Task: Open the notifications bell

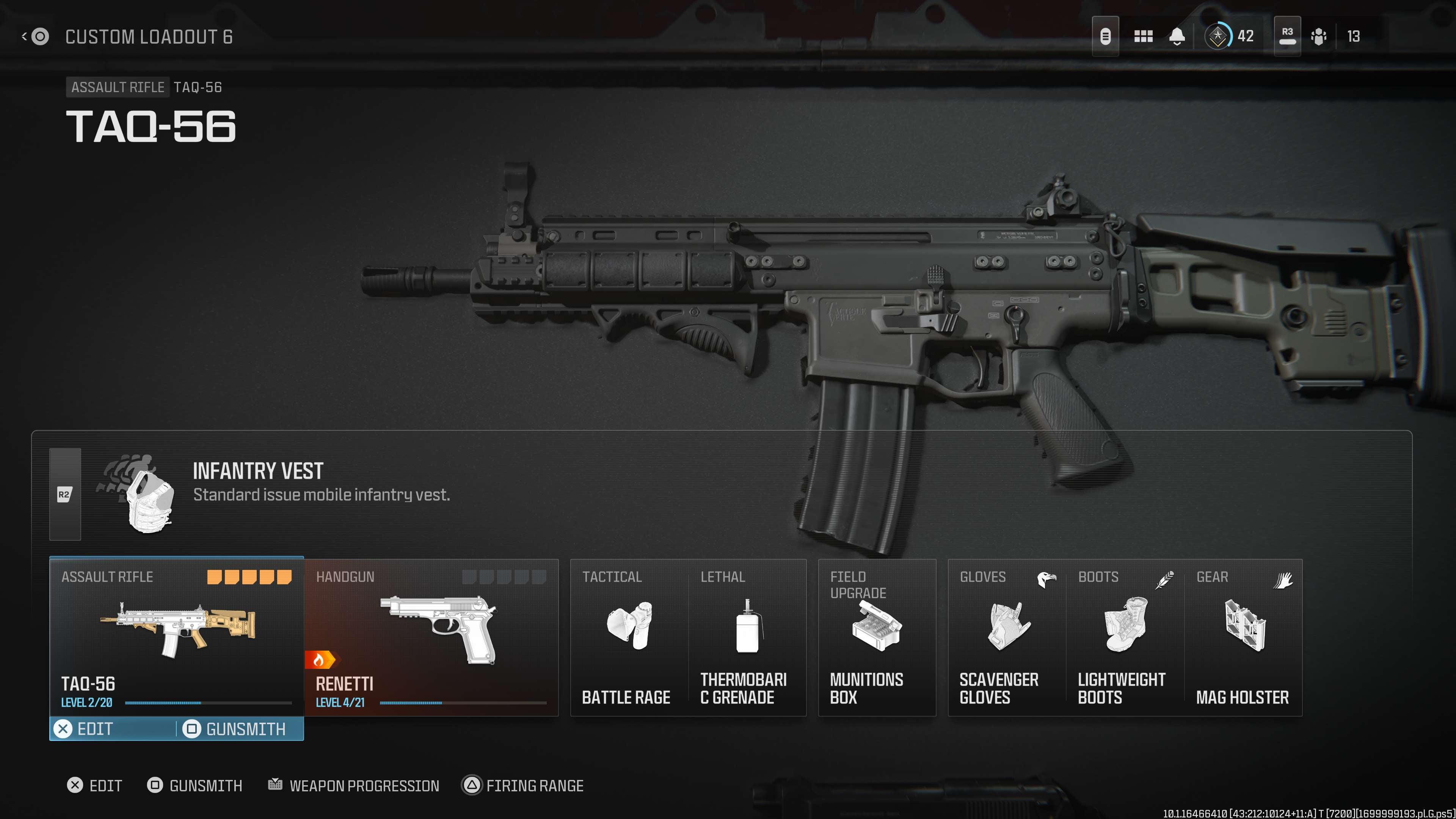Action: (1177, 37)
